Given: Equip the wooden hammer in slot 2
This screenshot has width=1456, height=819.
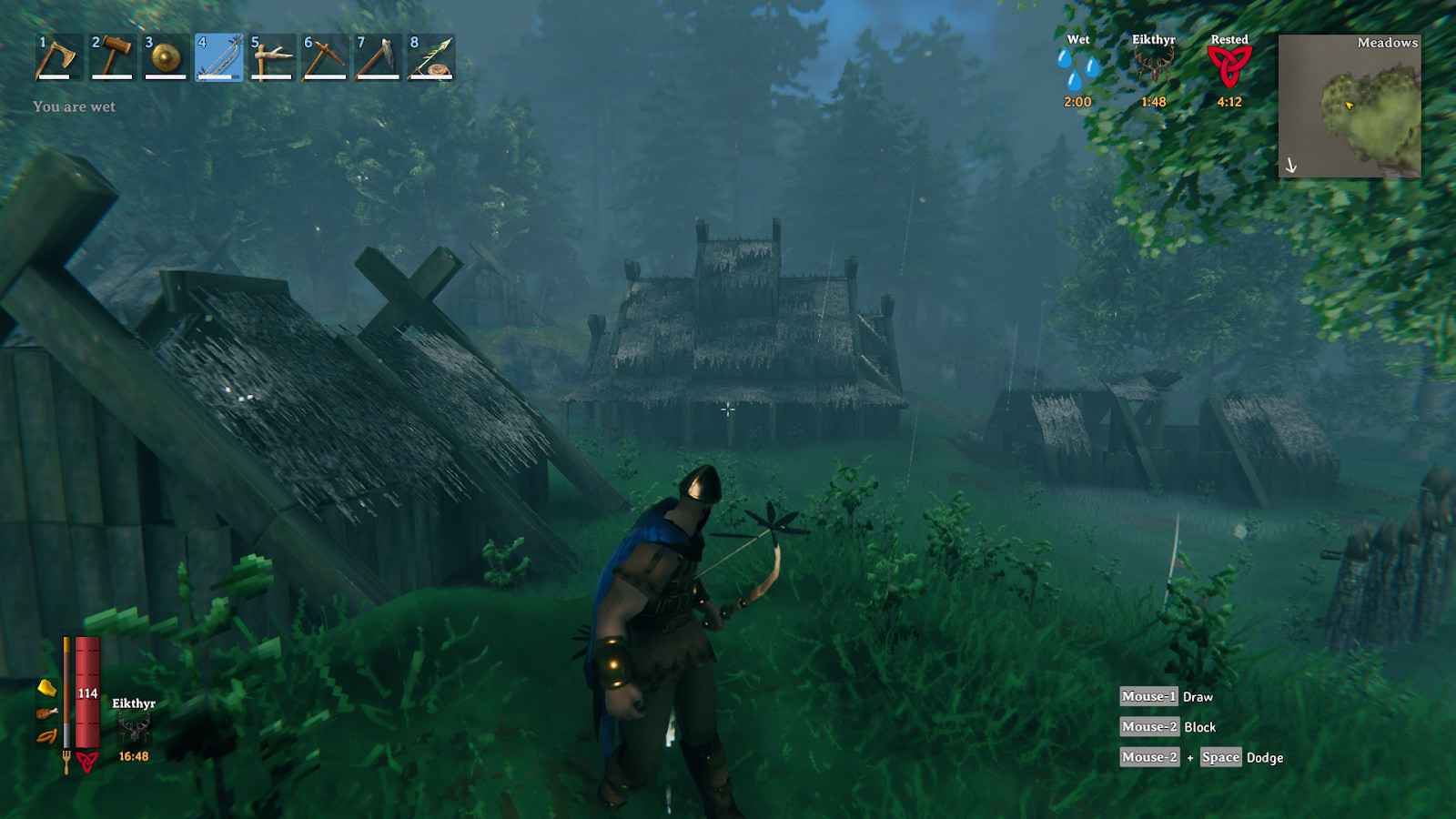Looking at the screenshot, I should point(112,57).
